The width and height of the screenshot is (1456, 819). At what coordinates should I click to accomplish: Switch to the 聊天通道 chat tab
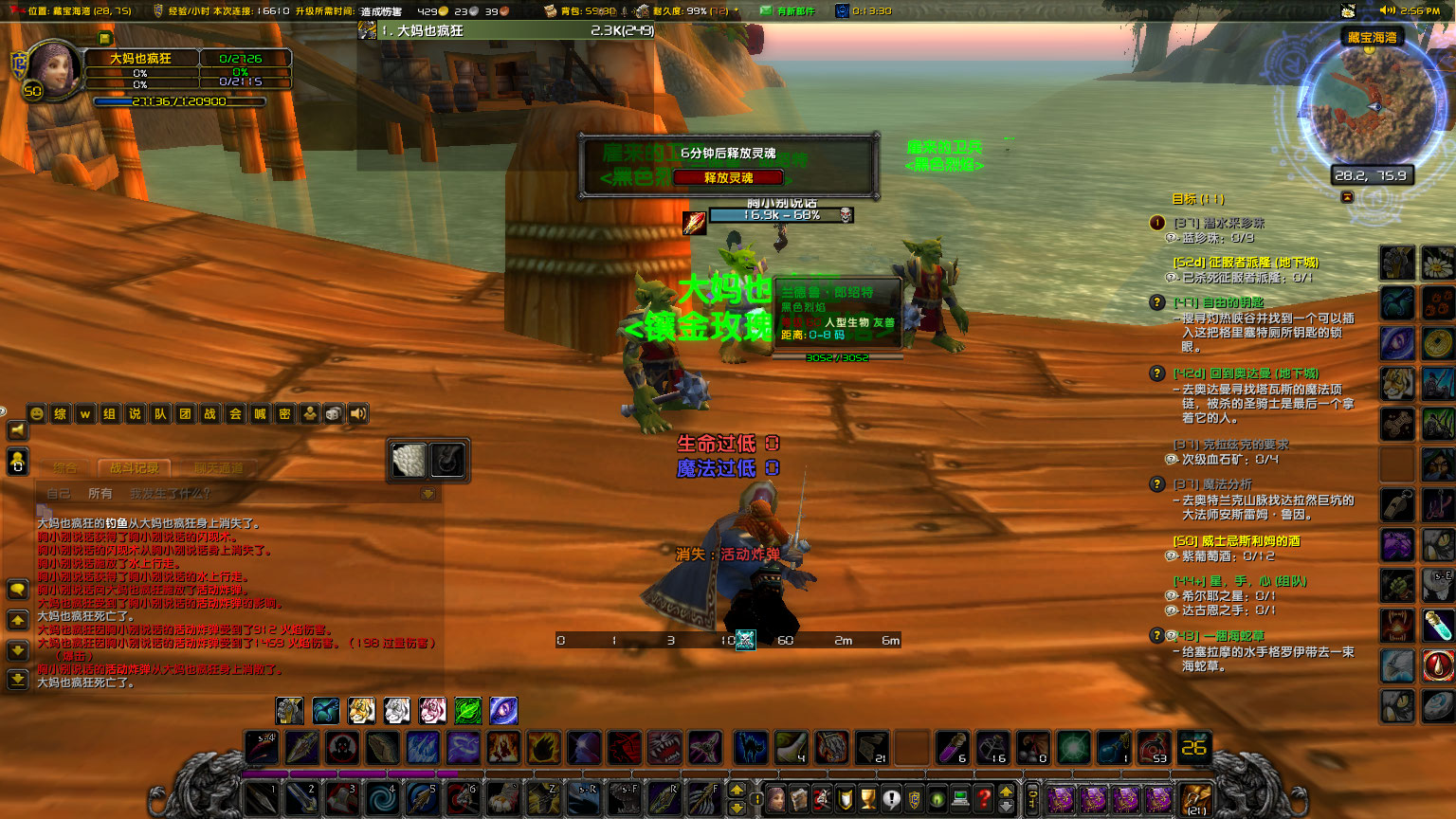221,467
